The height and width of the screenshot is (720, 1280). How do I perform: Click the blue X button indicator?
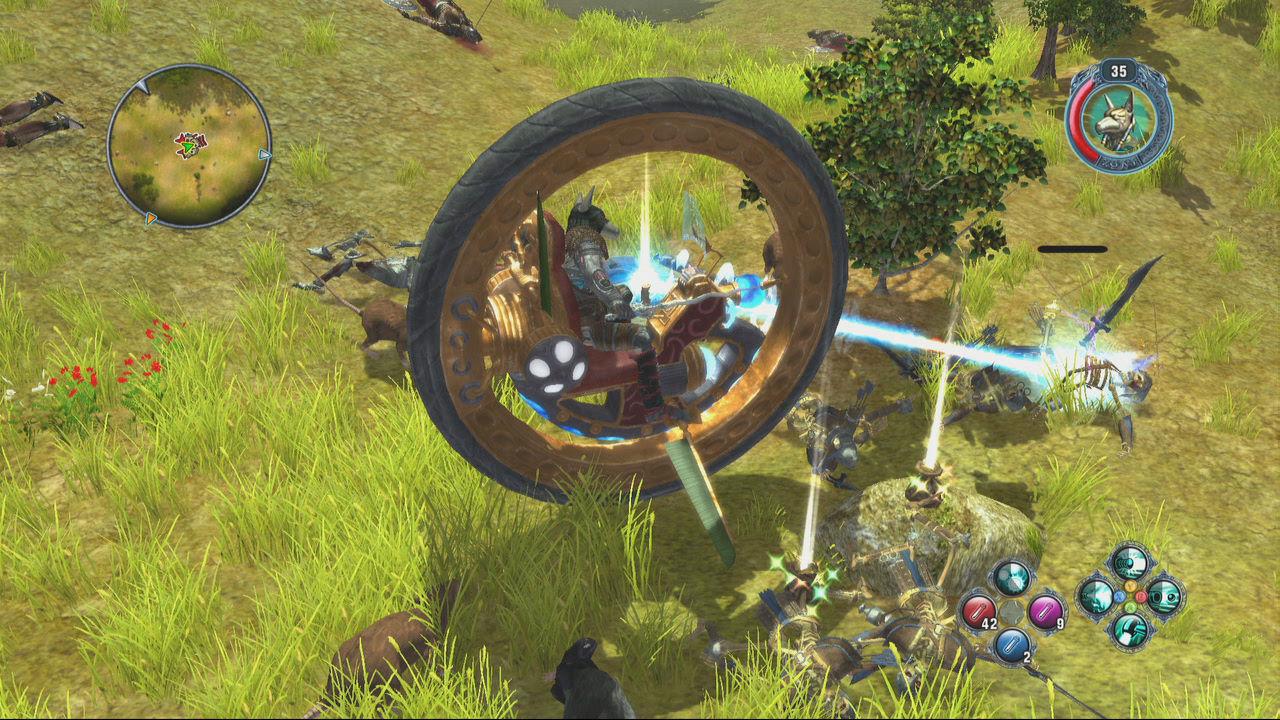coord(1120,596)
